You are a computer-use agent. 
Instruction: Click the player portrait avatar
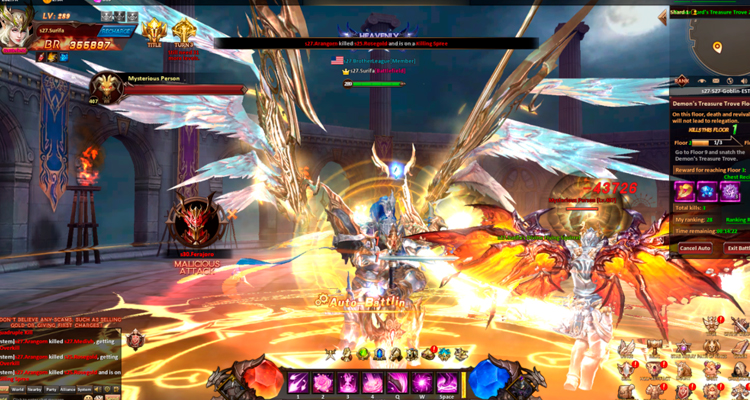pos(17,32)
